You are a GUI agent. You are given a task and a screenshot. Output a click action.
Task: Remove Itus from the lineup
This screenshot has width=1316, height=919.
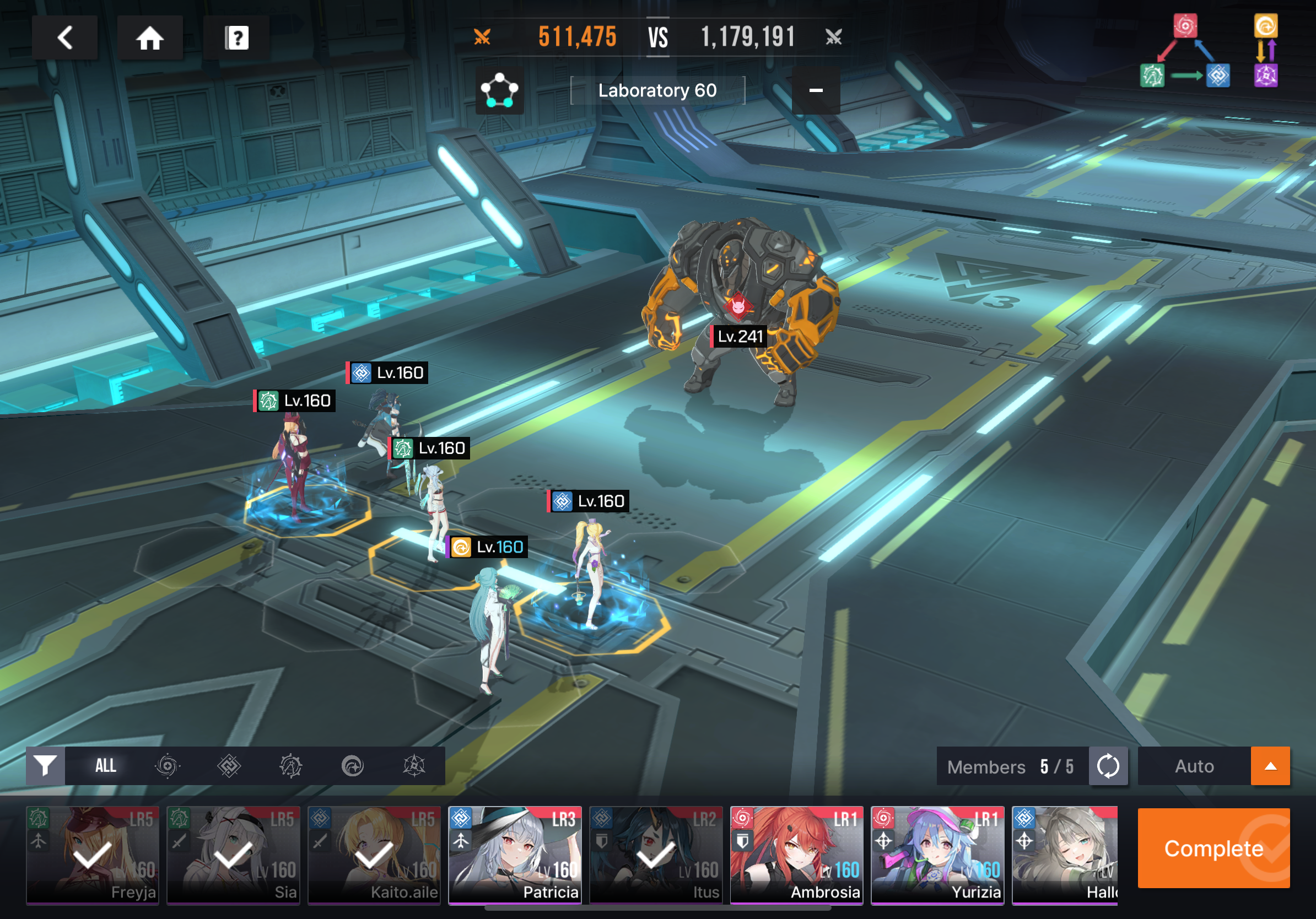[656, 855]
